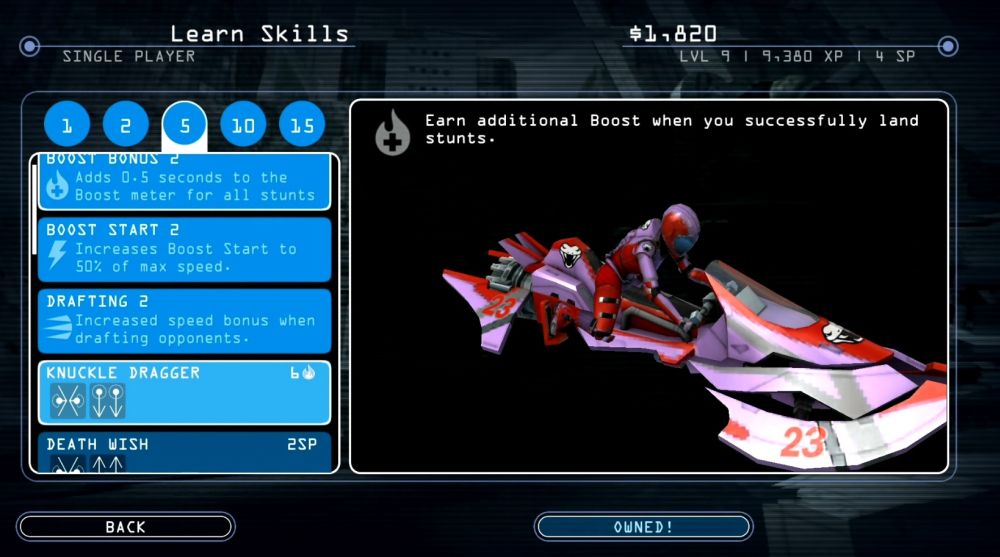Image resolution: width=1000 pixels, height=557 pixels.
Task: Pick the Drafting 2 skill entry
Action: (185, 320)
